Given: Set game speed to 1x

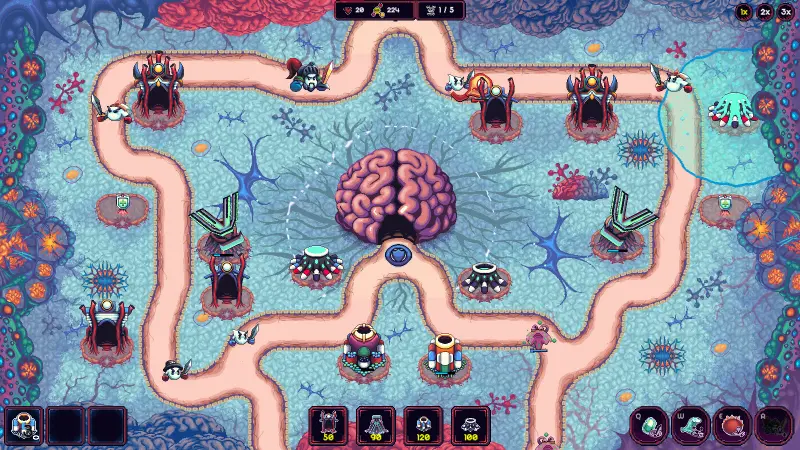Looking at the screenshot, I should (x=743, y=12).
